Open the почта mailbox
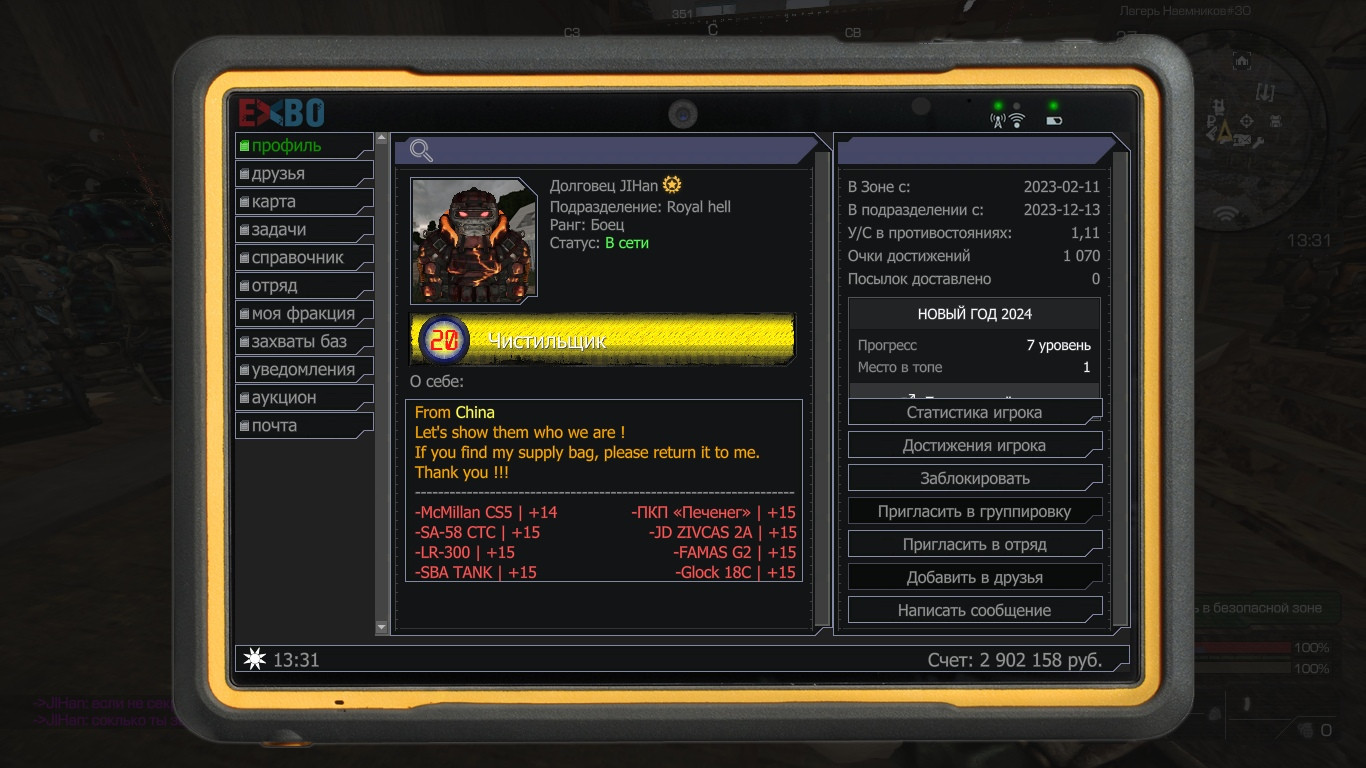 pos(303,426)
